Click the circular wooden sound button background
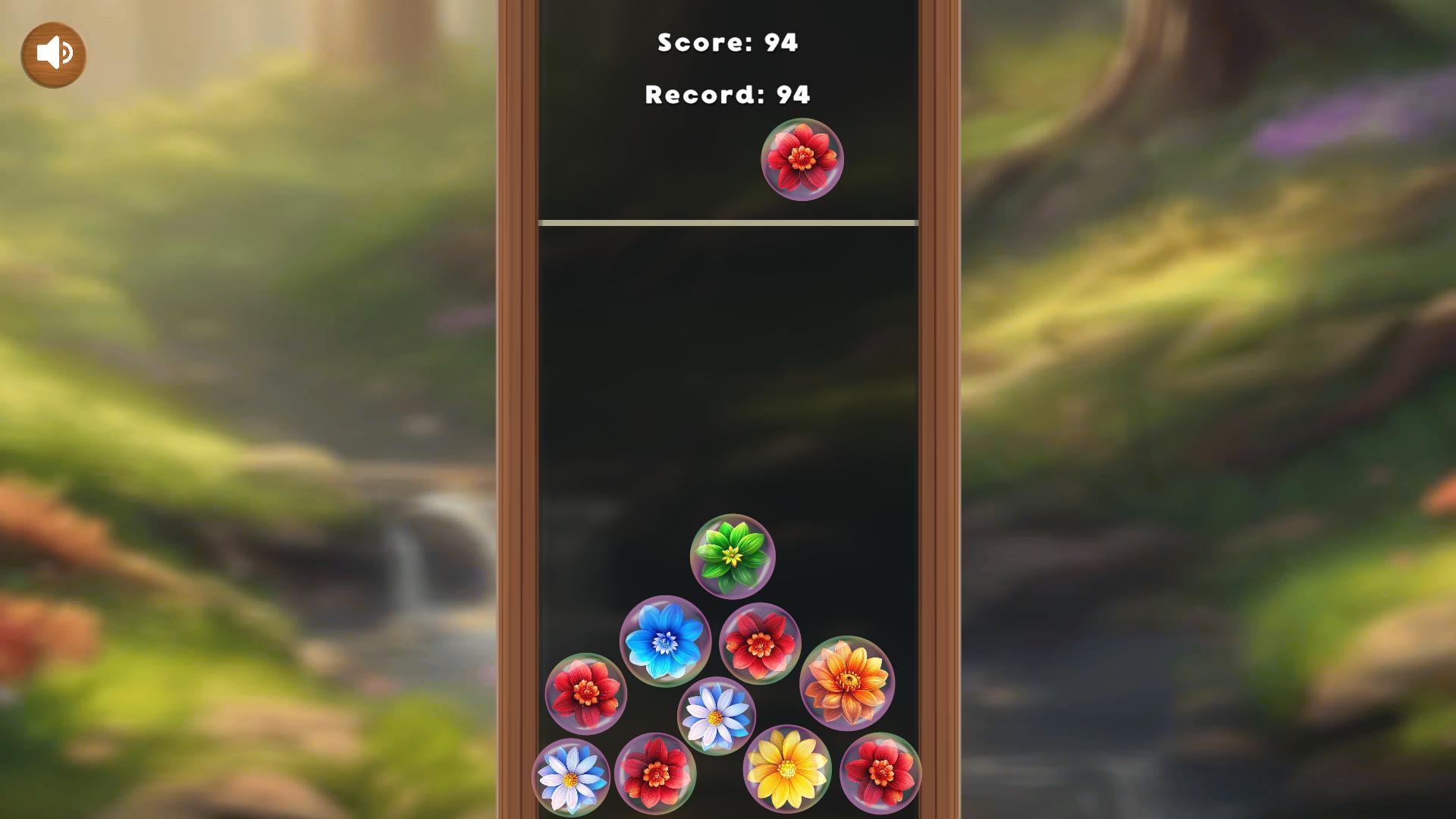This screenshot has width=1456, height=819. pyautogui.click(x=53, y=53)
